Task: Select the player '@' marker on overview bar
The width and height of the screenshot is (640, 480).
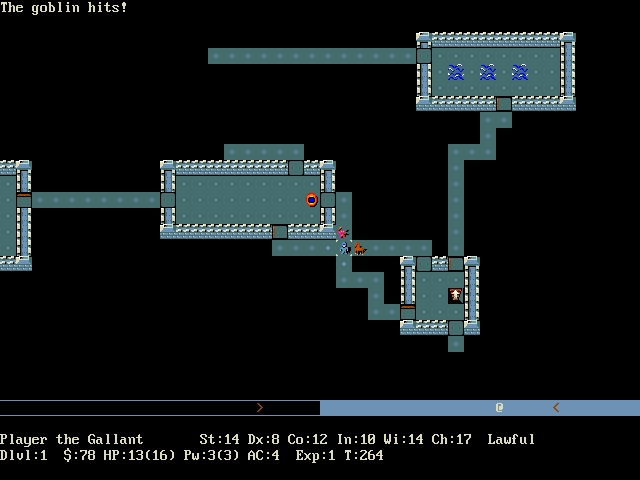Action: pyautogui.click(x=499, y=408)
